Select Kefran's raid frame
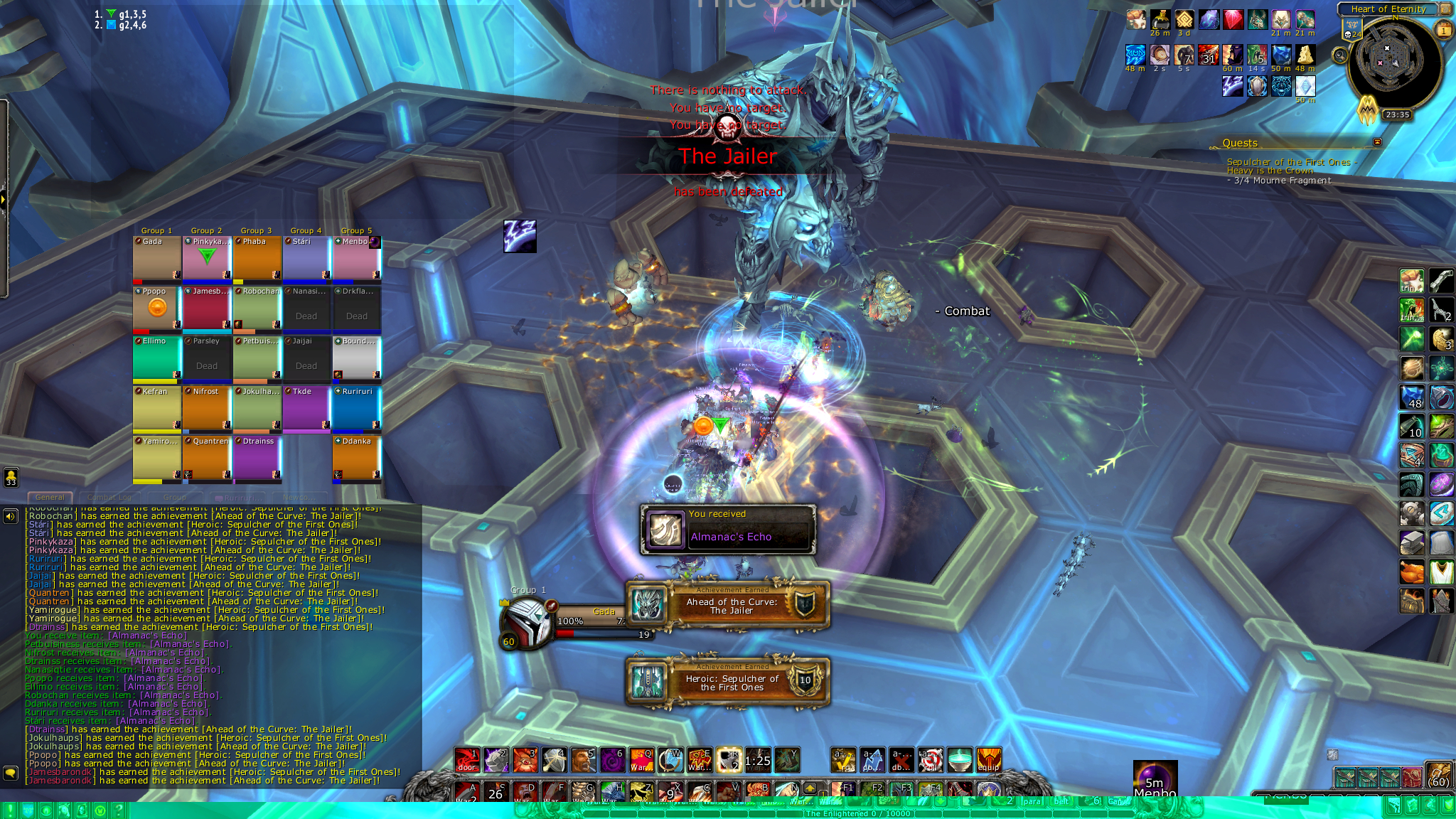 tap(157, 409)
